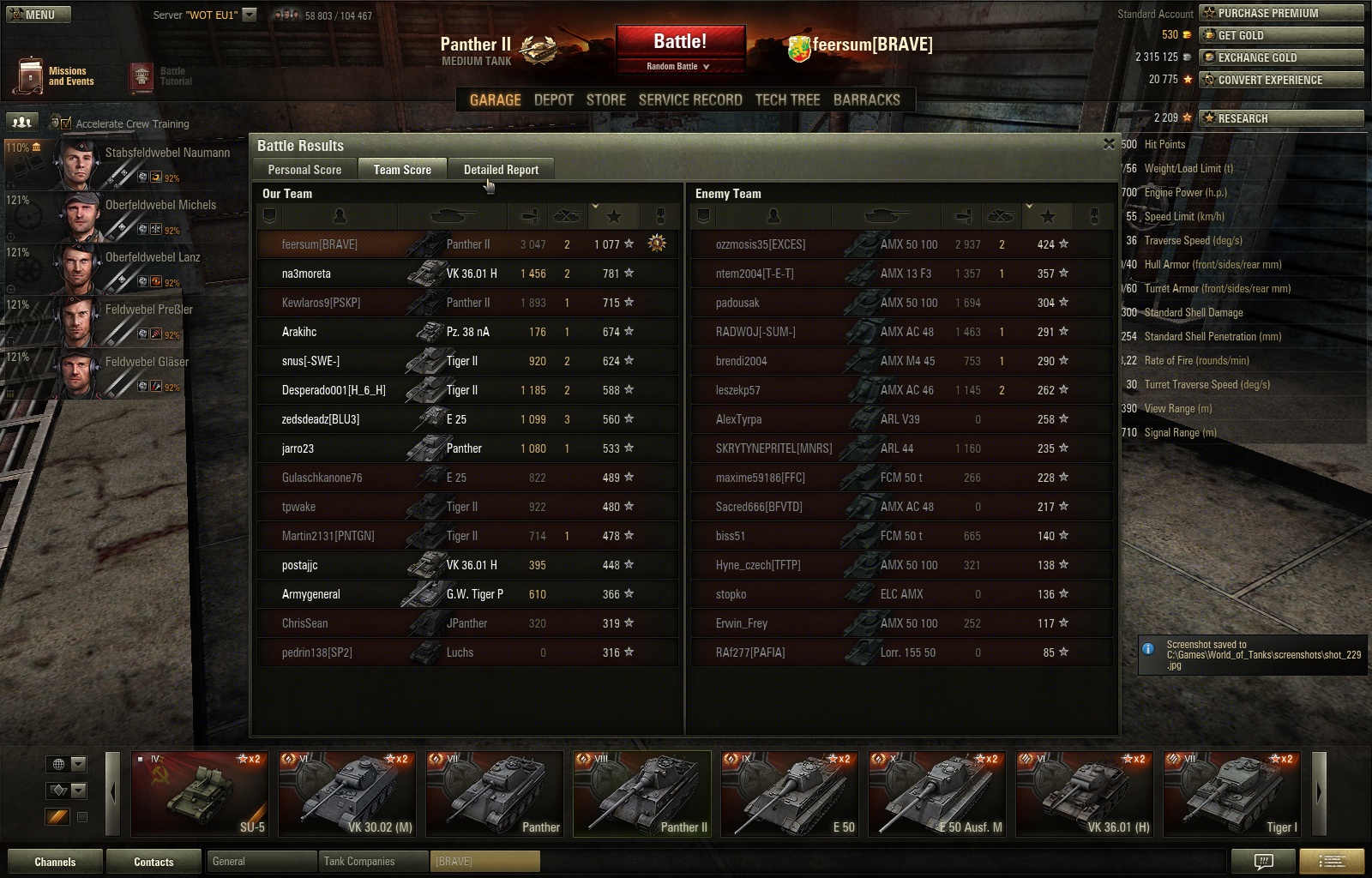Choose Convert Experience
Image resolution: width=1372 pixels, height=878 pixels.
click(x=1281, y=80)
